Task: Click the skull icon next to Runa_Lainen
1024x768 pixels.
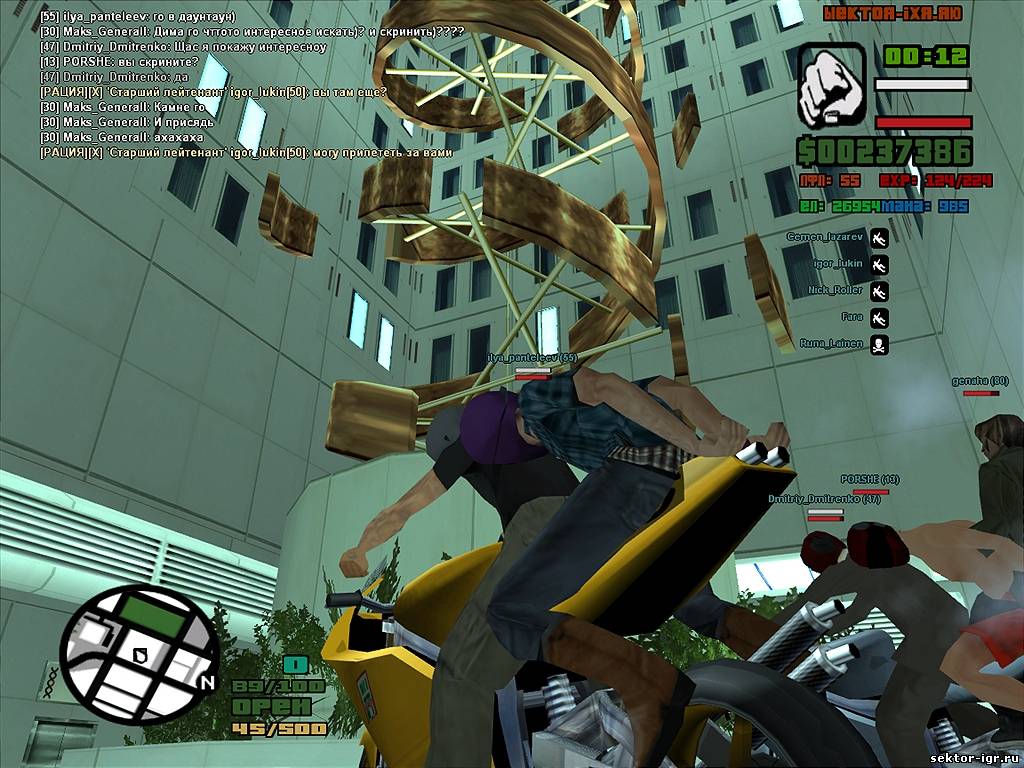Action: click(879, 344)
